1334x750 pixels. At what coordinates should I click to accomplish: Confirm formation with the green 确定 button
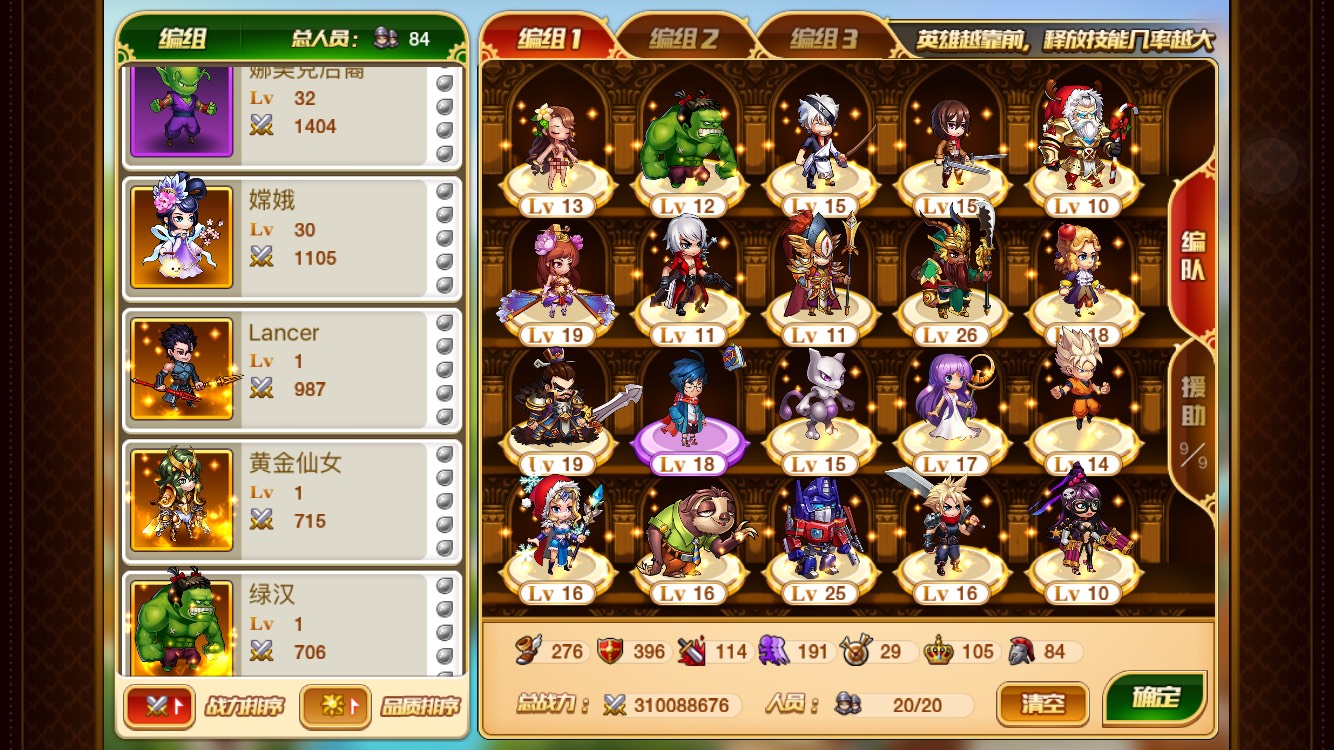pyautogui.click(x=1155, y=698)
